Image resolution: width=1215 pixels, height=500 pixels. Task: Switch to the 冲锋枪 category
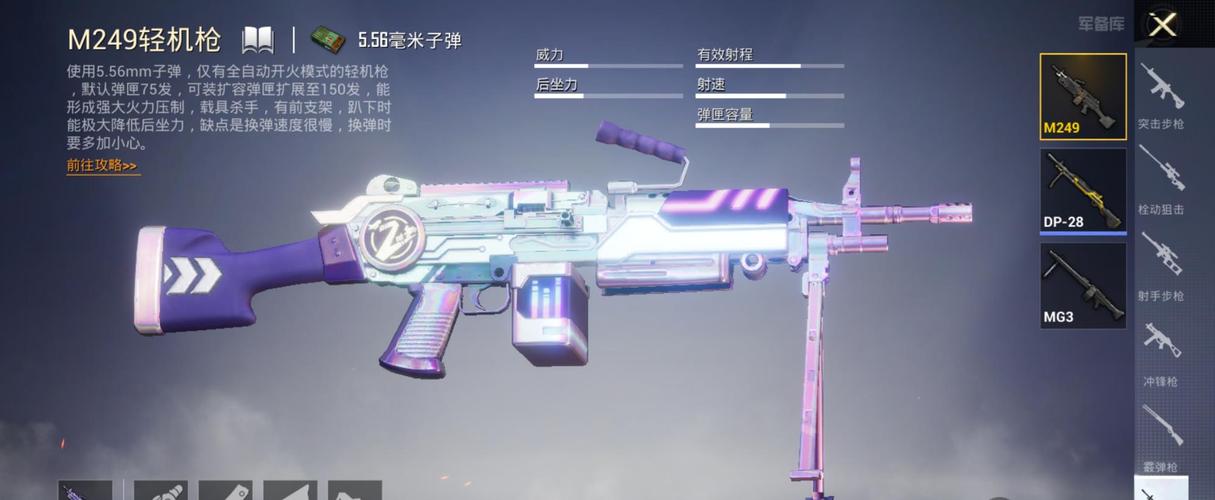(x=1161, y=352)
